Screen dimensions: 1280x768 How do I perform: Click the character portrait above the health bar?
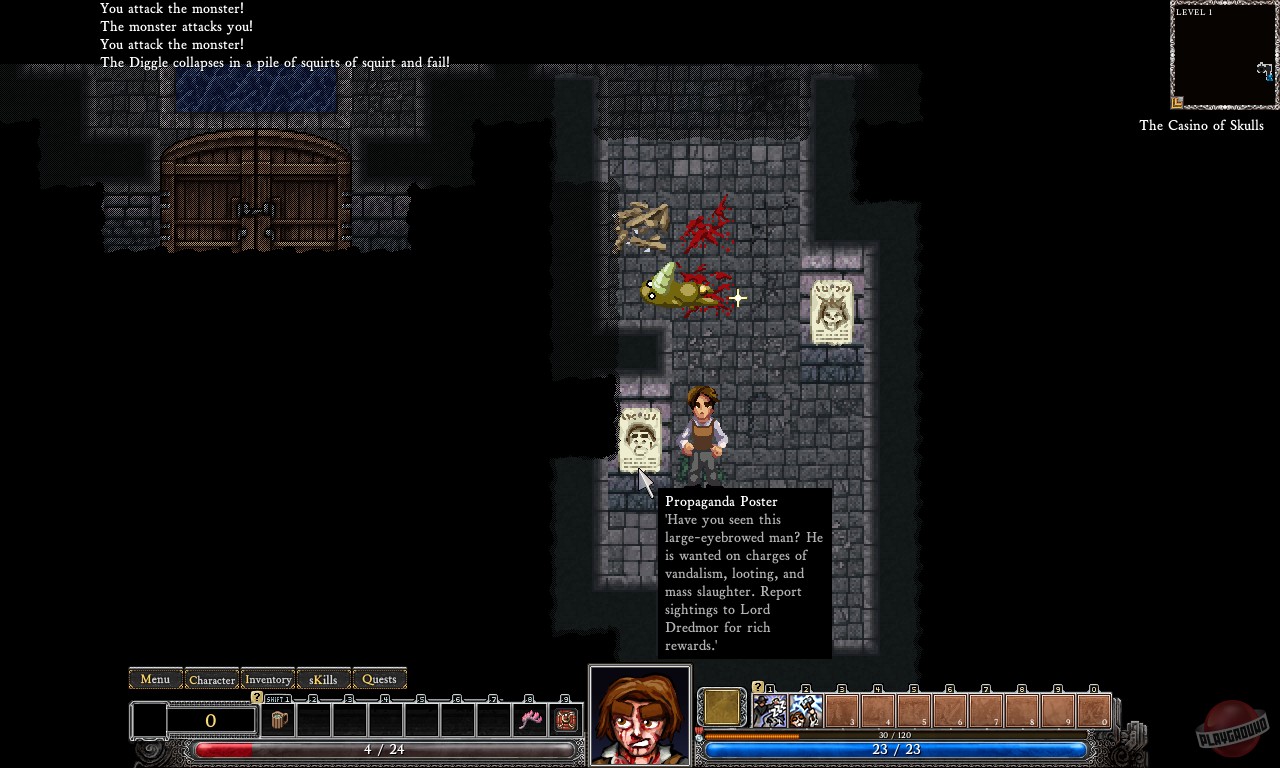(639, 712)
